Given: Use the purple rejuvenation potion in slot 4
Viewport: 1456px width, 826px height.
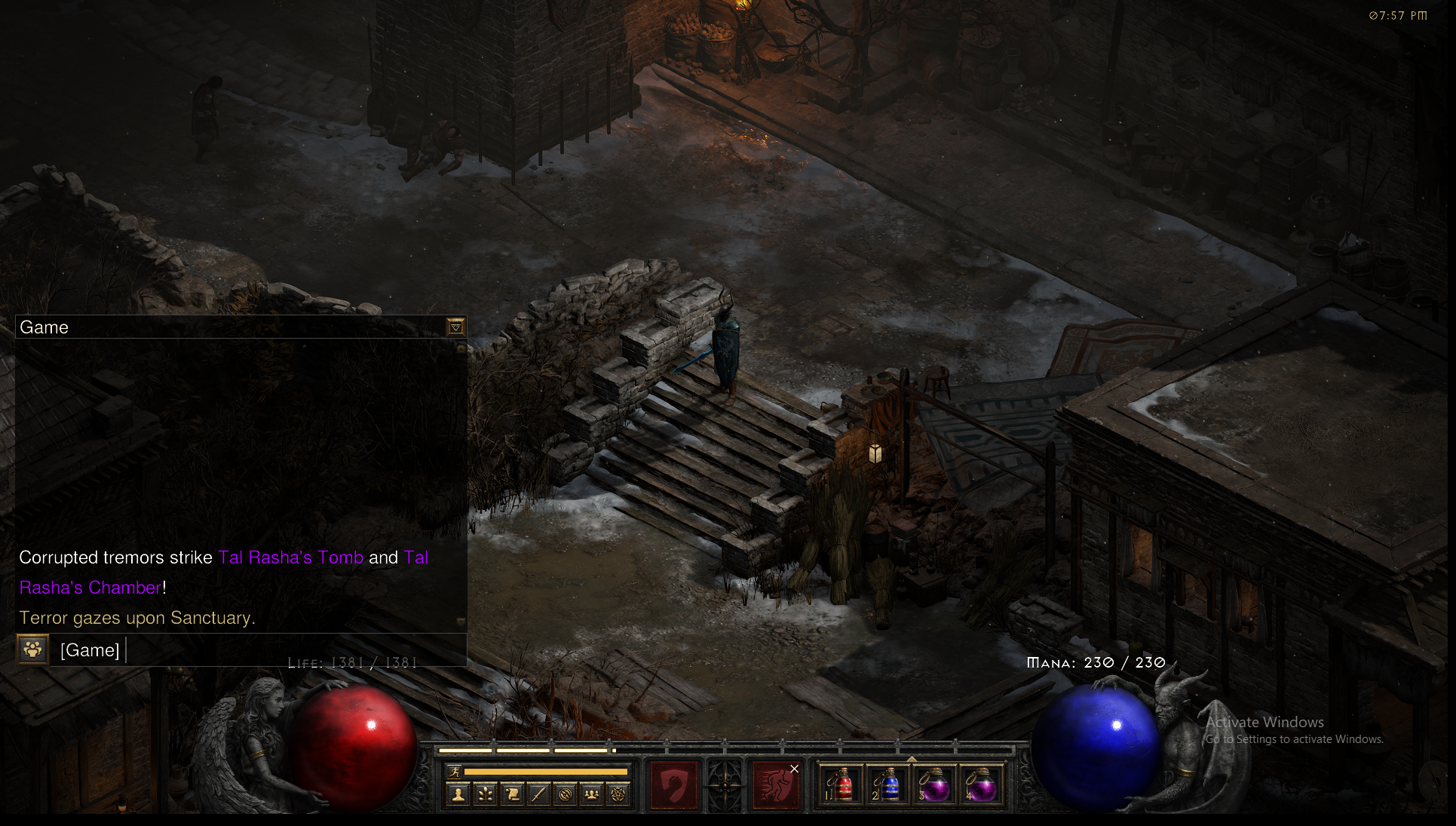Looking at the screenshot, I should click(982, 785).
